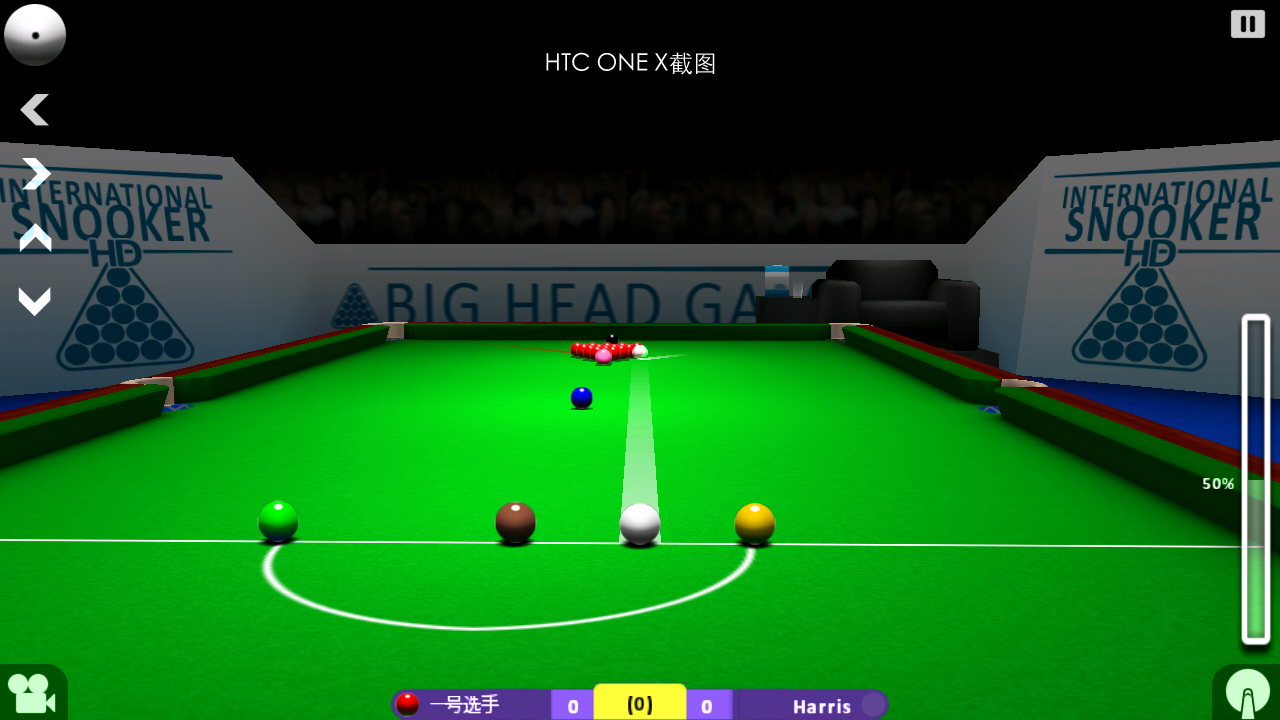Raise the camera angle with the double chevron
The width and height of the screenshot is (1280, 720).
pyautogui.click(x=35, y=238)
